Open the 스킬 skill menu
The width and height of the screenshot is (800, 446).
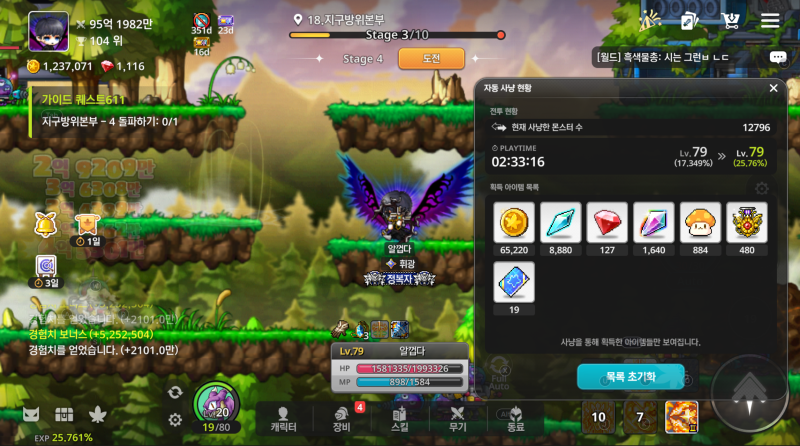pos(400,419)
